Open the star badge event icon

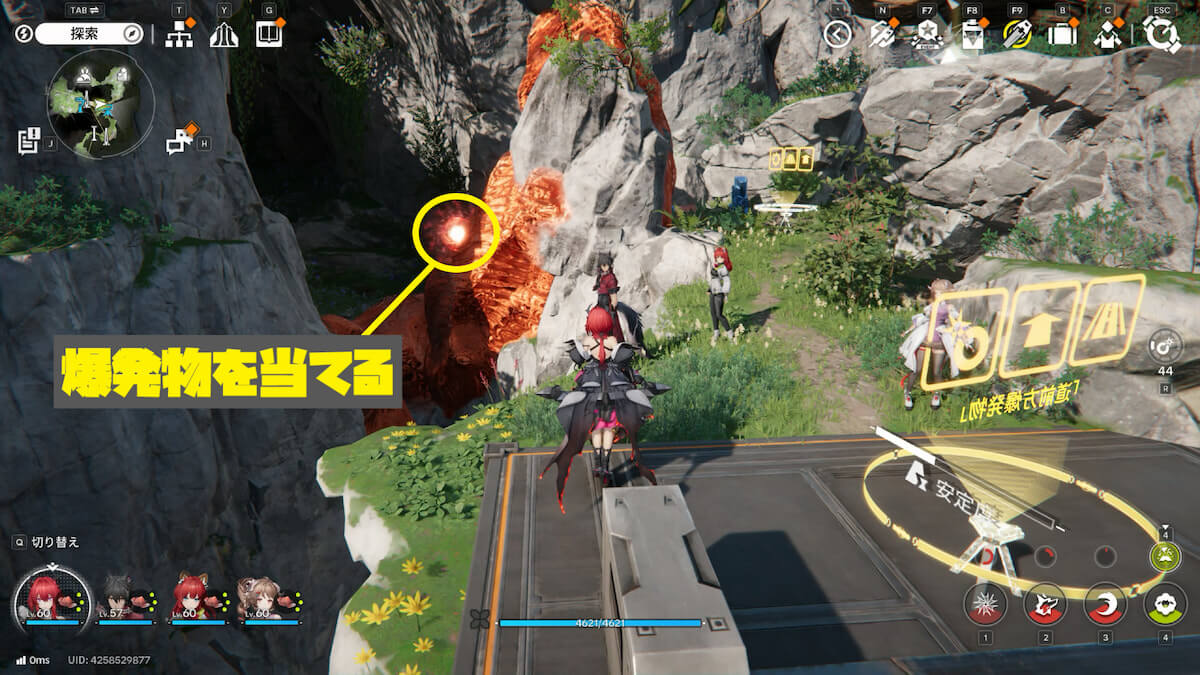[926, 35]
